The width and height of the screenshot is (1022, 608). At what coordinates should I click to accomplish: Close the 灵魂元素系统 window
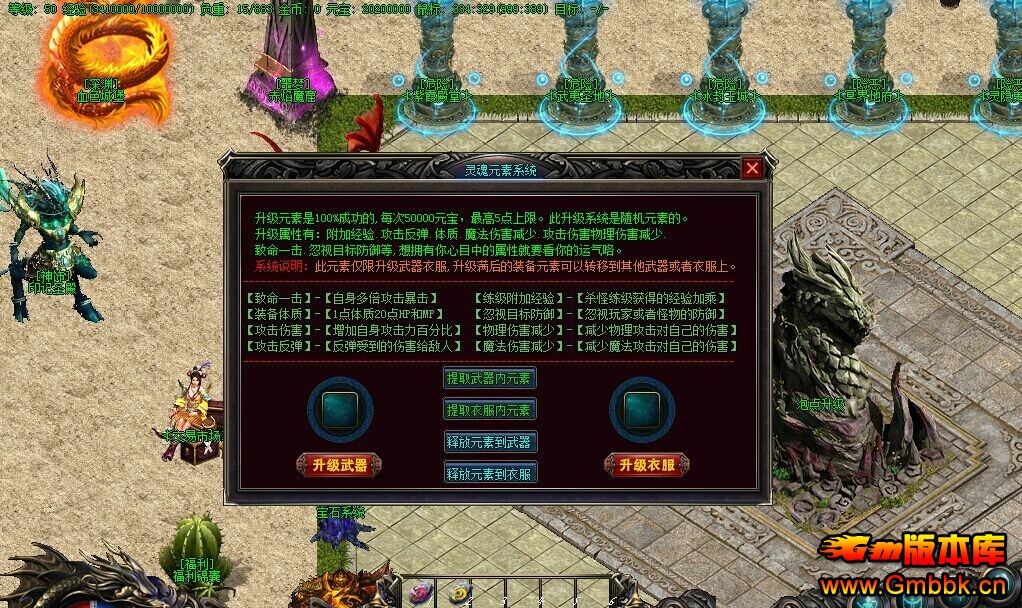coord(752,169)
